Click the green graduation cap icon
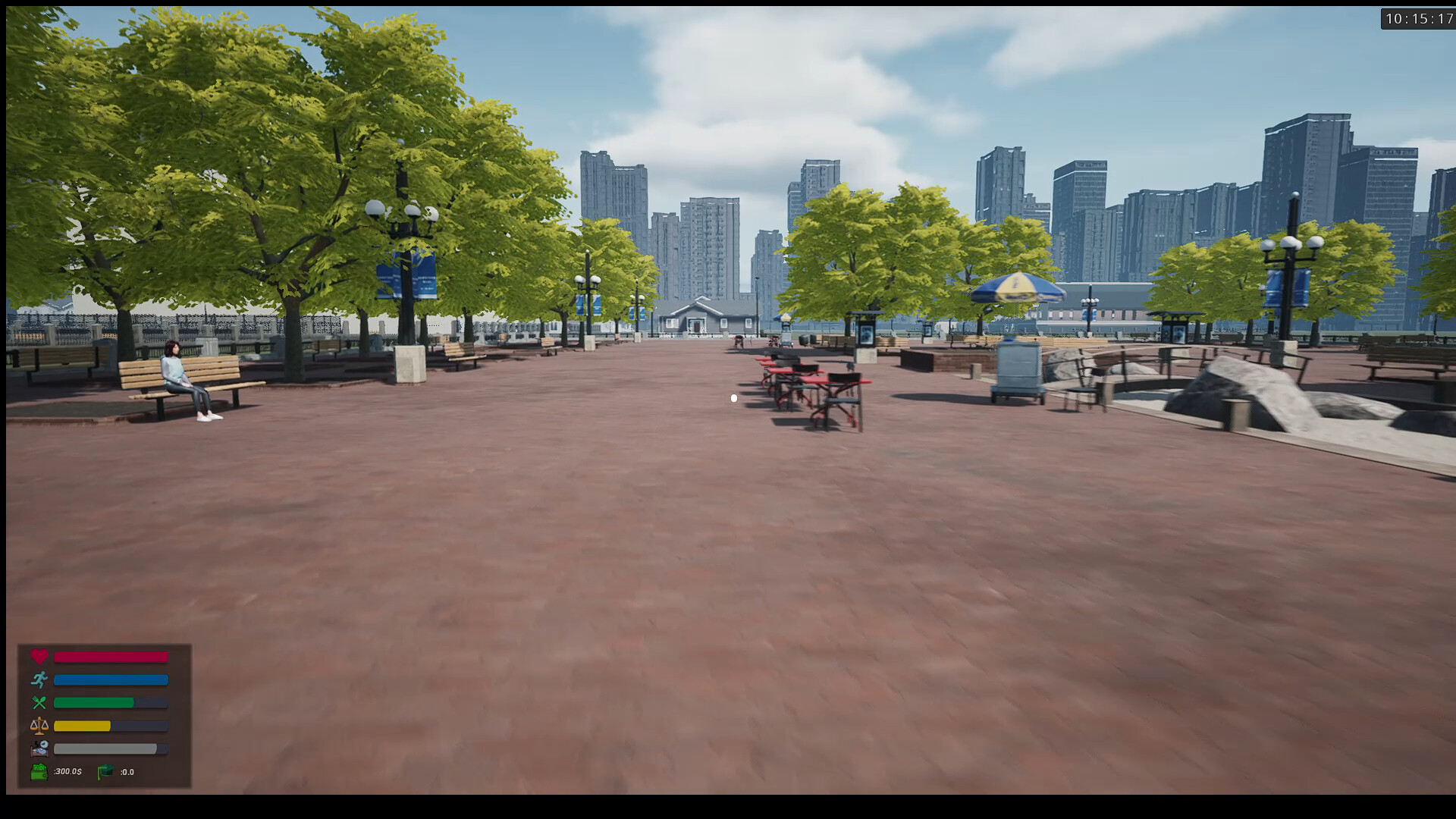 point(106,772)
